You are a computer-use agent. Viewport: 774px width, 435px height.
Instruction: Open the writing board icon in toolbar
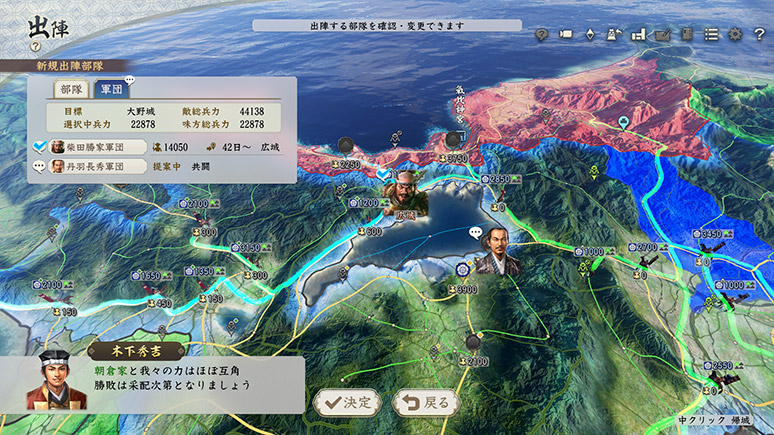coord(662,34)
